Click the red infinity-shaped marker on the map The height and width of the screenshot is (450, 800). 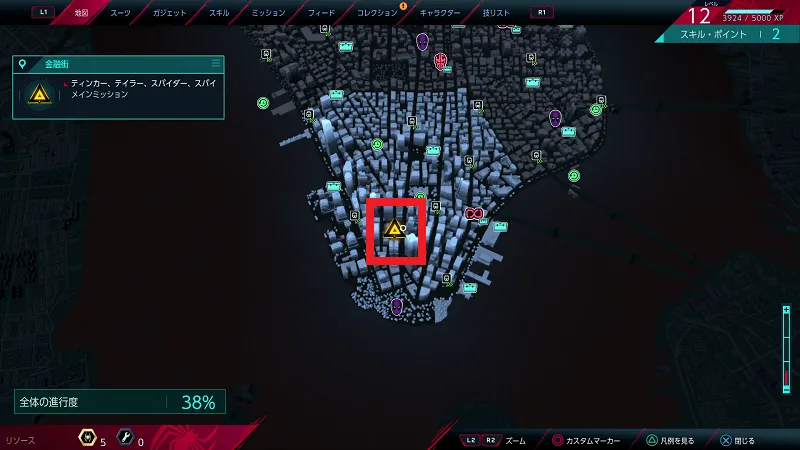coord(474,213)
